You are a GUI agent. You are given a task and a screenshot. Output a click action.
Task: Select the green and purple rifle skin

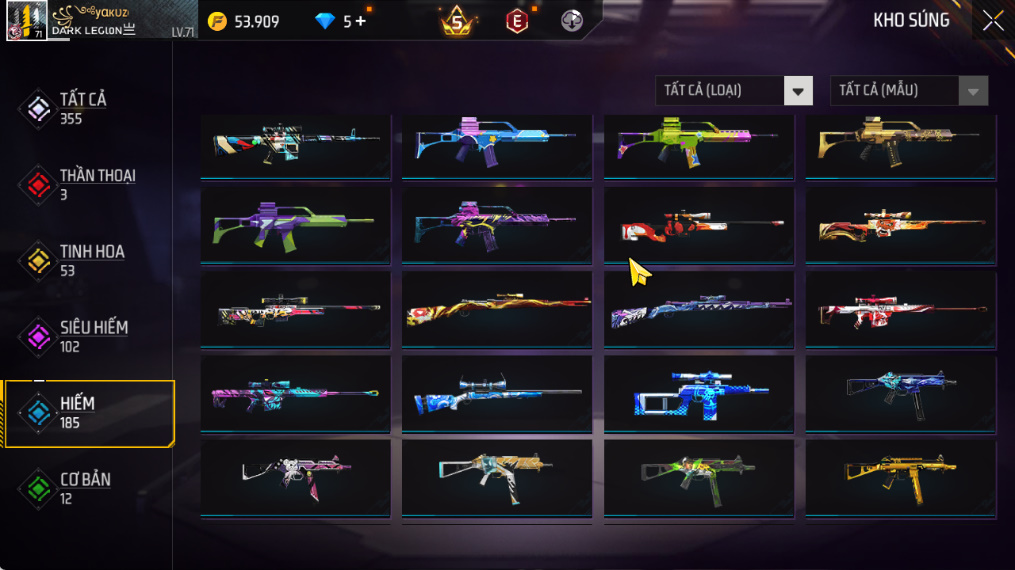click(295, 224)
